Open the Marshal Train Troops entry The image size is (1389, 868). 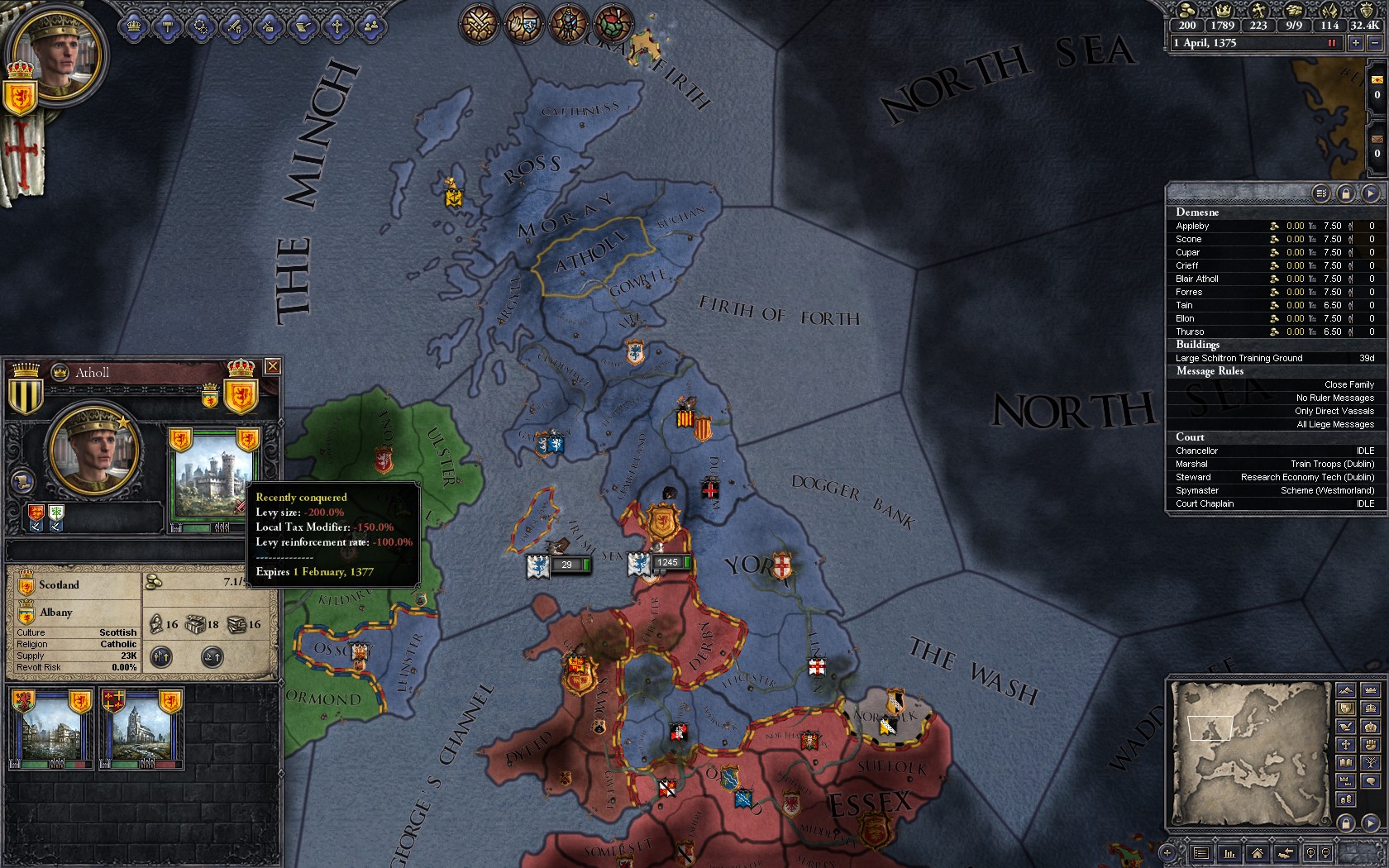click(1275, 464)
